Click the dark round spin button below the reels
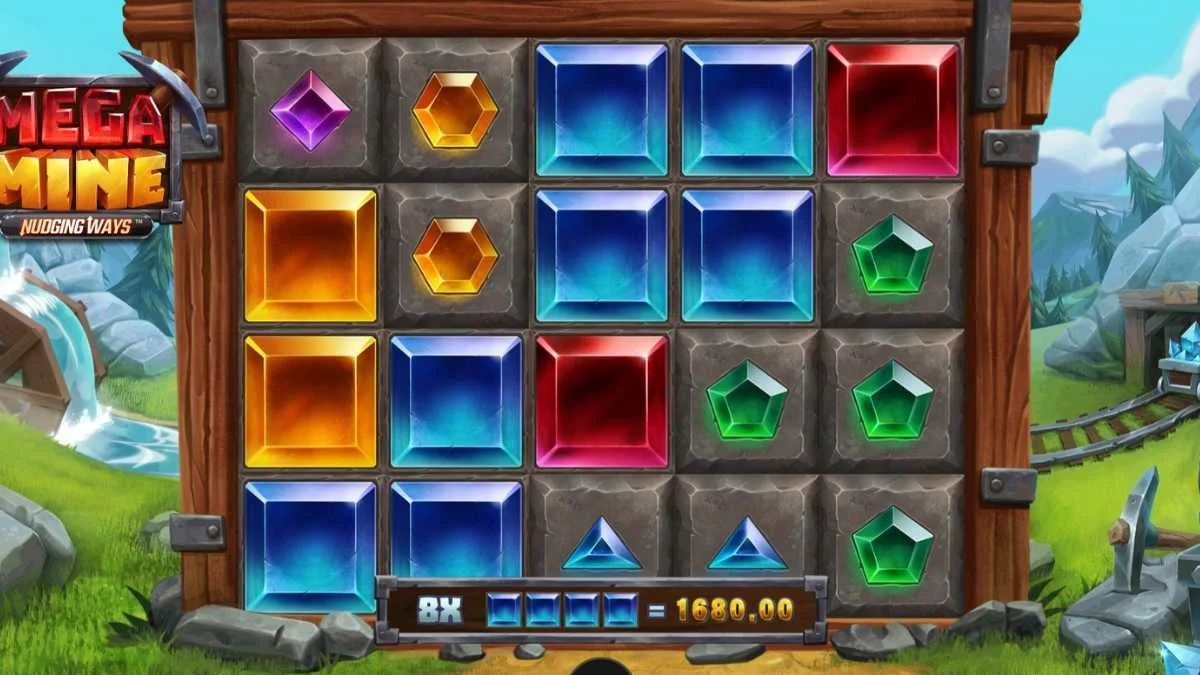The image size is (1200, 675). point(601,667)
